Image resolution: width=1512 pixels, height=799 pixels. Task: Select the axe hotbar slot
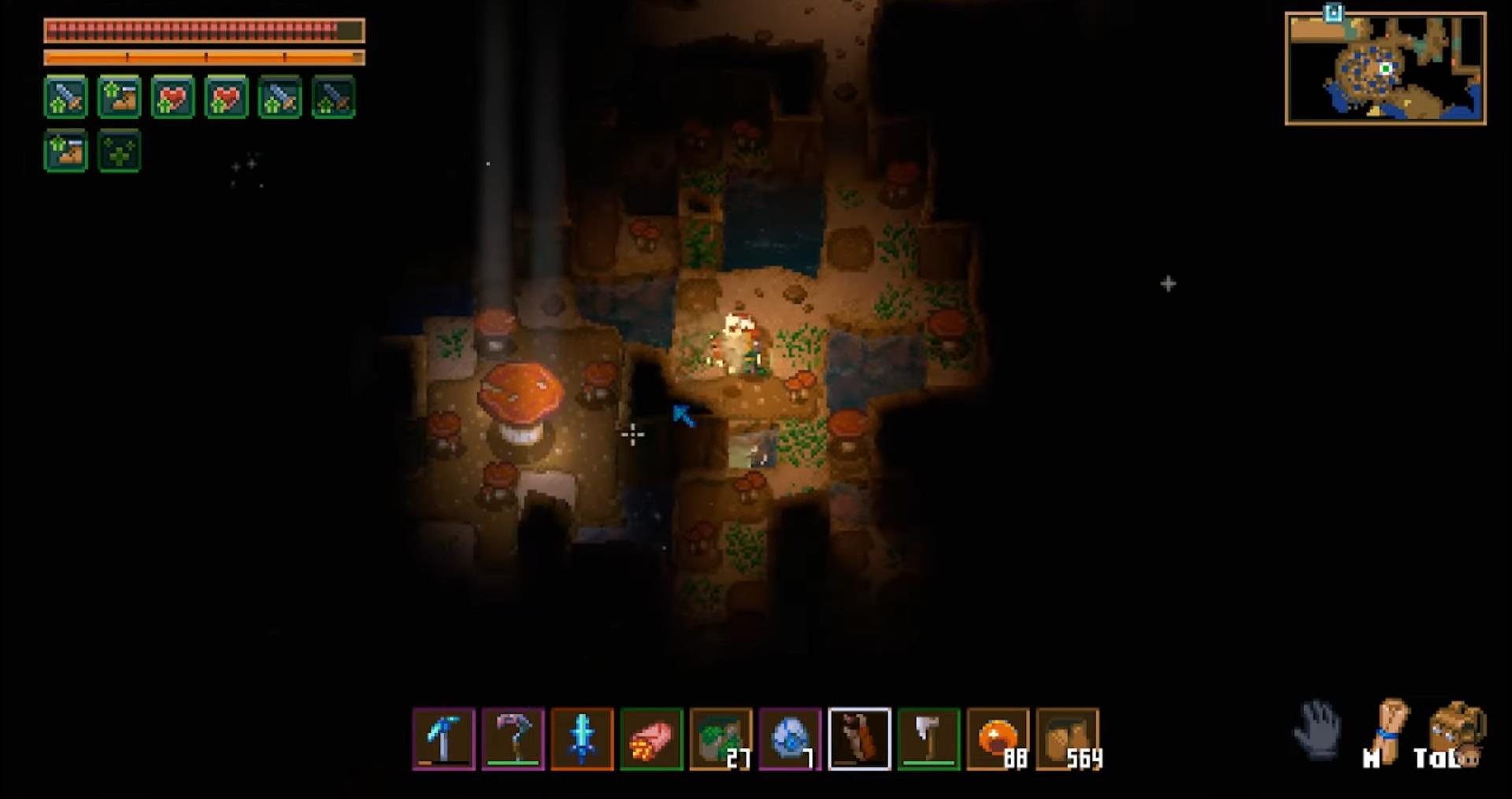928,738
